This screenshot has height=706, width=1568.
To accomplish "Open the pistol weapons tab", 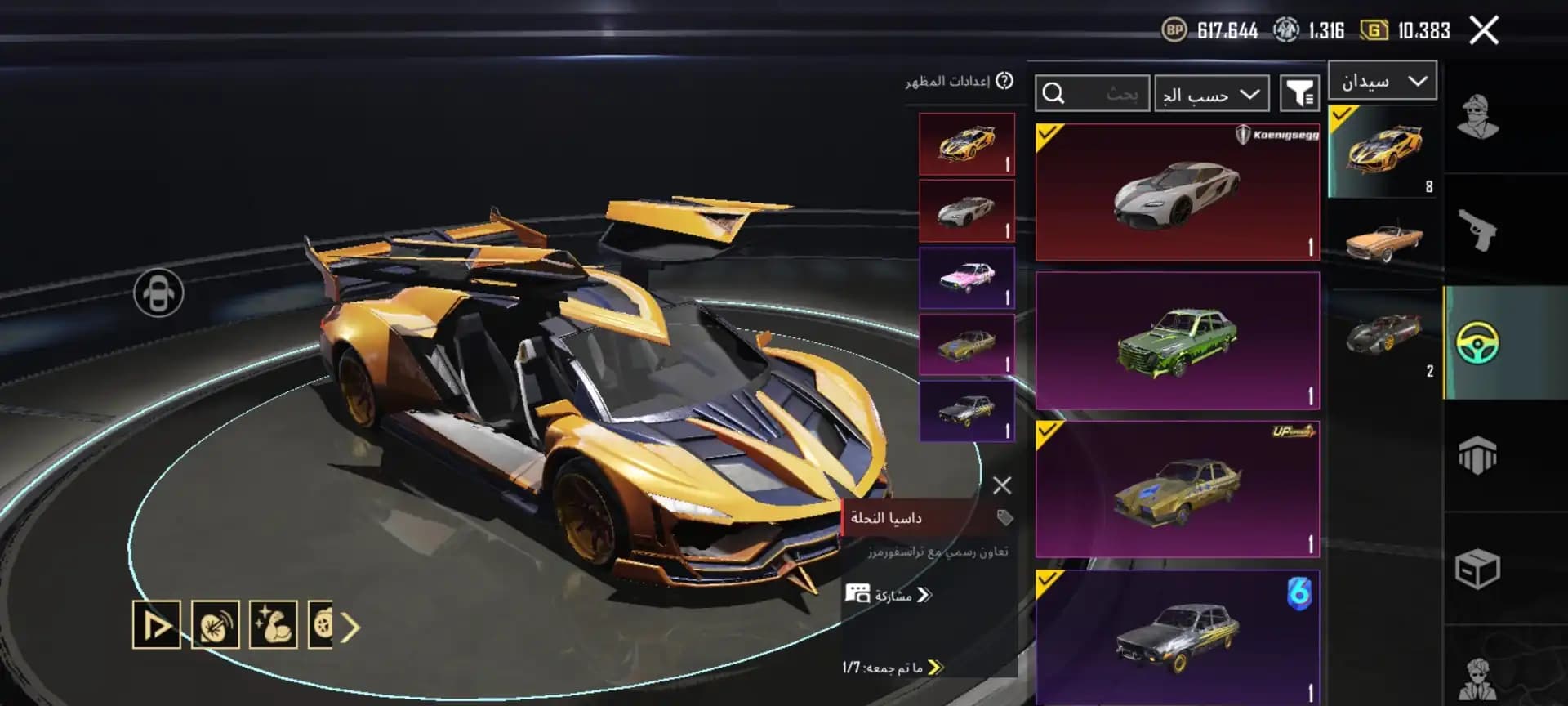I will tap(1477, 230).
